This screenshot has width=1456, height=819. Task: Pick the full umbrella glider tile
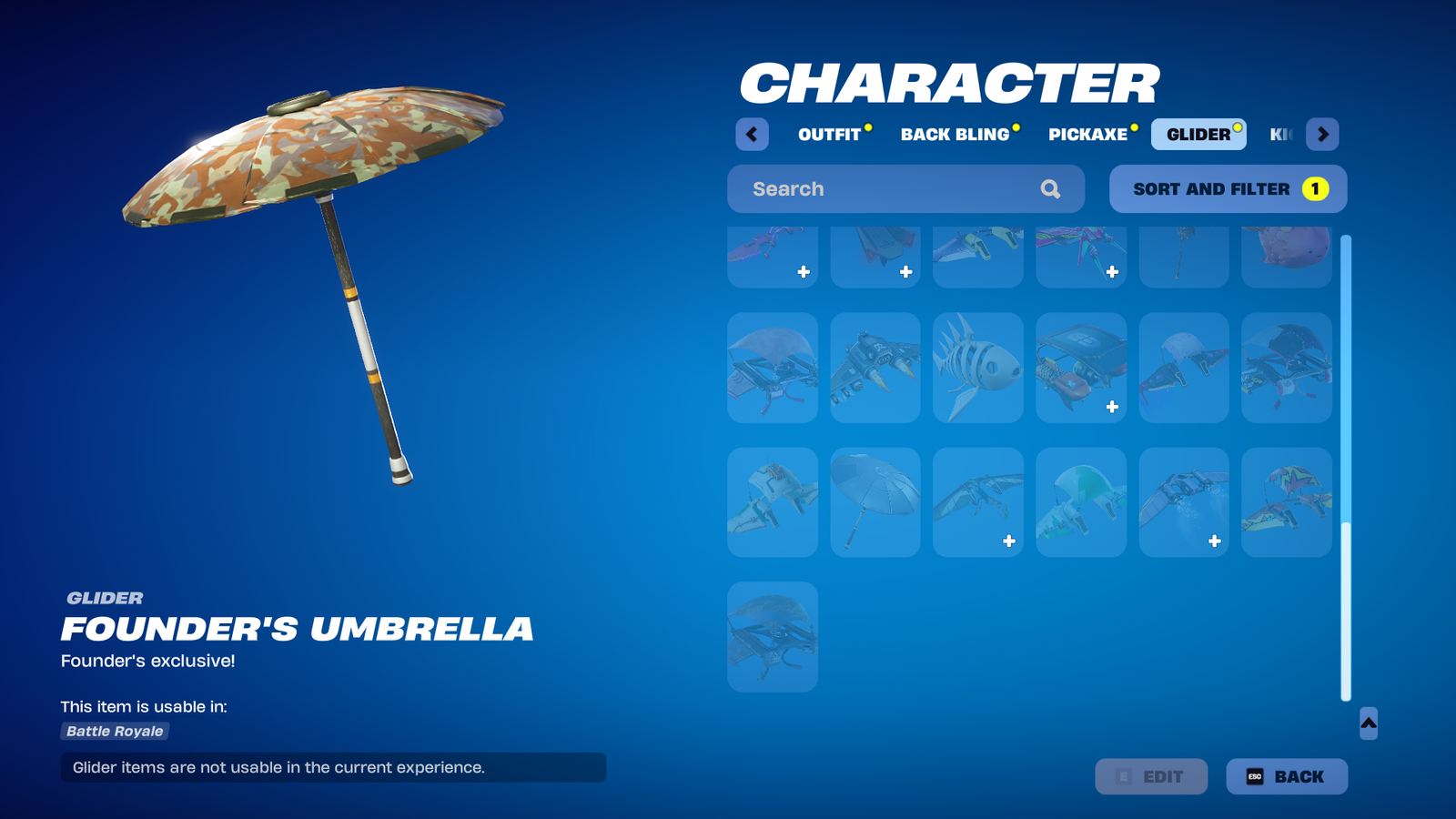pyautogui.click(x=875, y=502)
